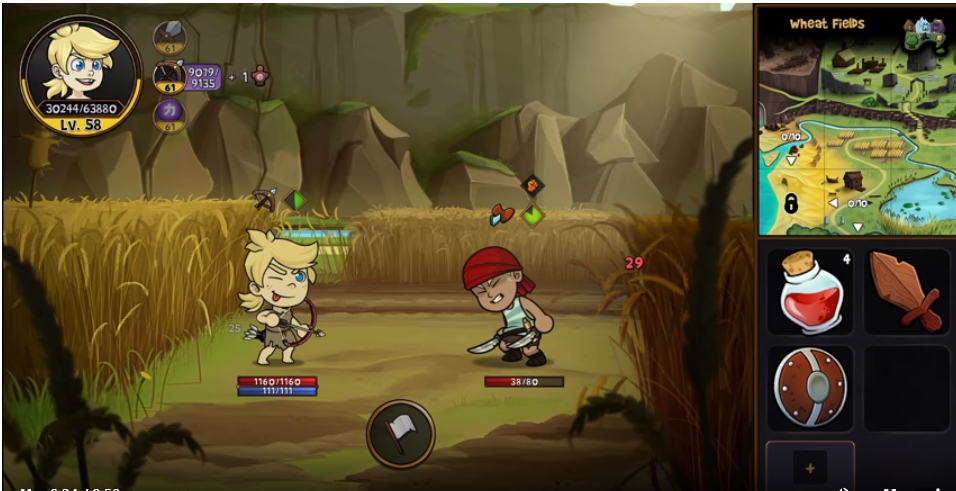The width and height of the screenshot is (956, 491).
Task: Click the padlock marker on the minimap
Action: (790, 204)
